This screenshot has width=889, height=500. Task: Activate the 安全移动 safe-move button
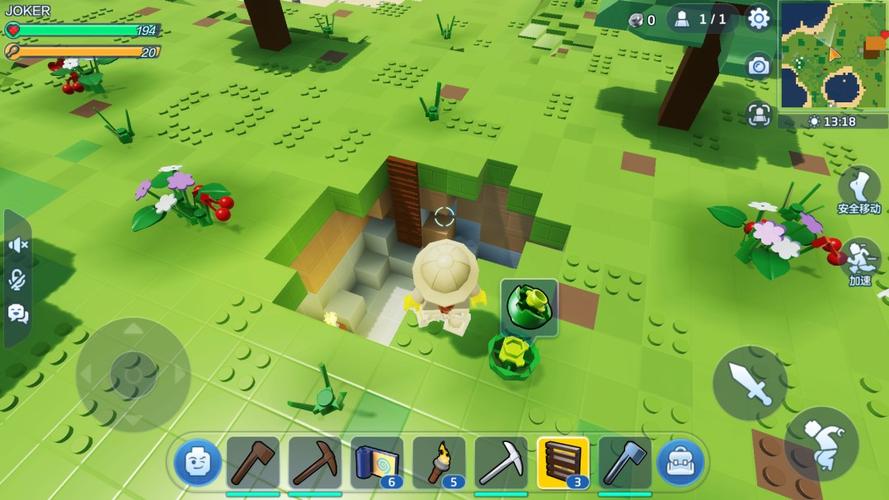(859, 190)
